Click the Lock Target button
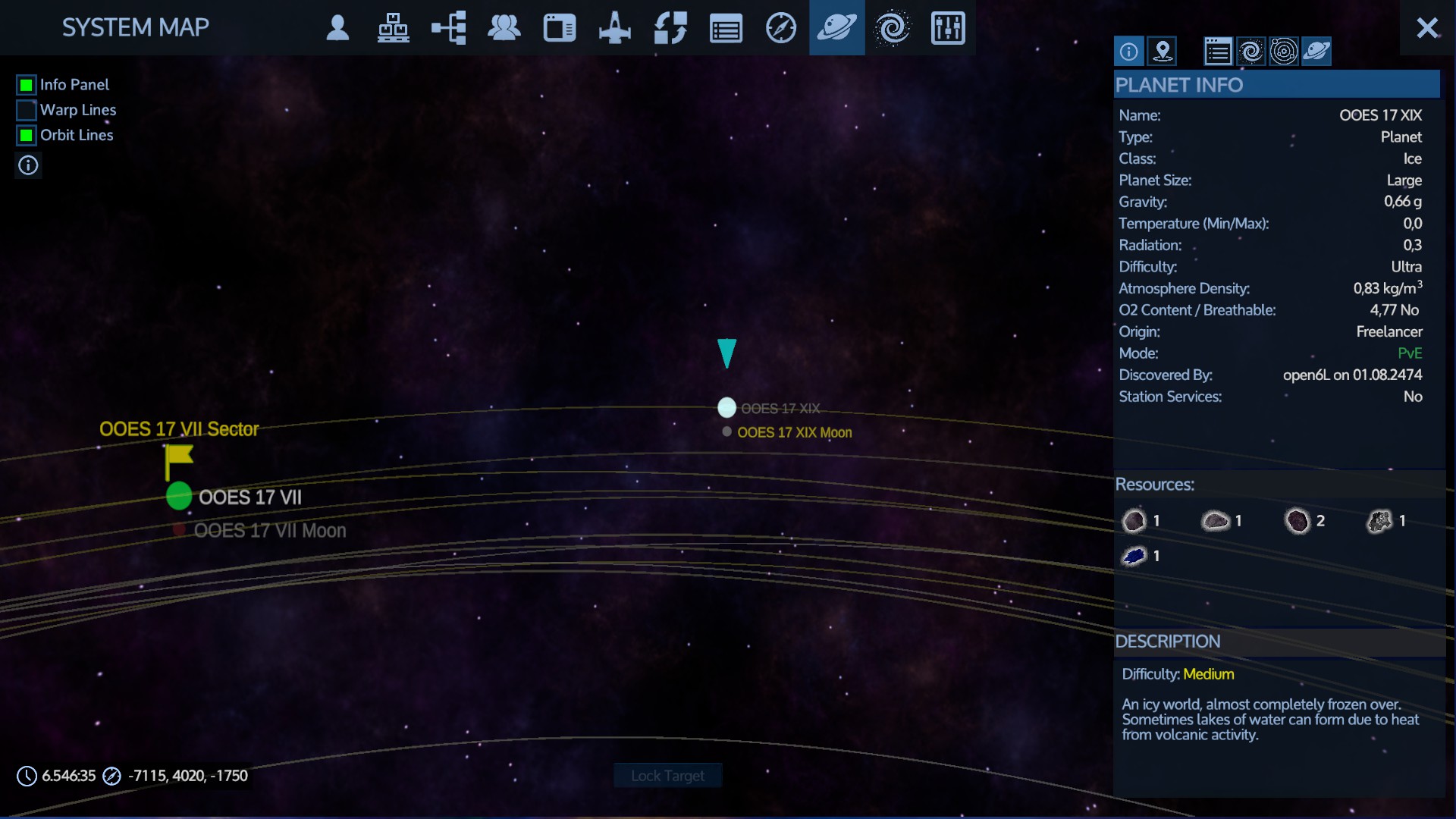Viewport: 1456px width, 819px height. pos(667,776)
